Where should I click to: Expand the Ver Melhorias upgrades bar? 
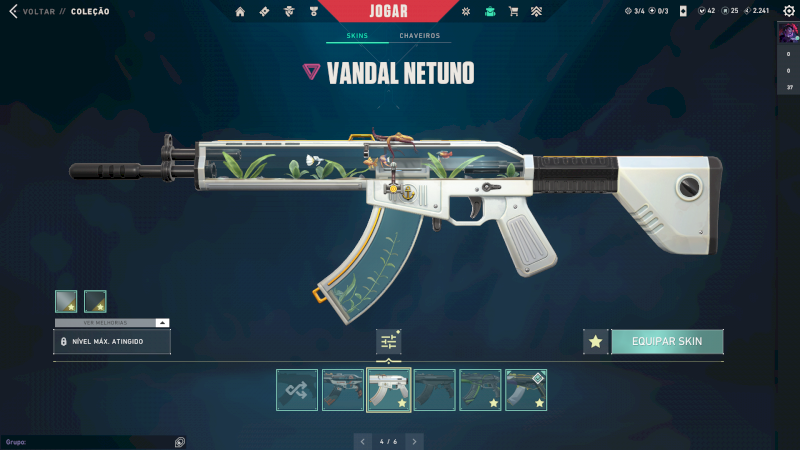[x=112, y=322]
